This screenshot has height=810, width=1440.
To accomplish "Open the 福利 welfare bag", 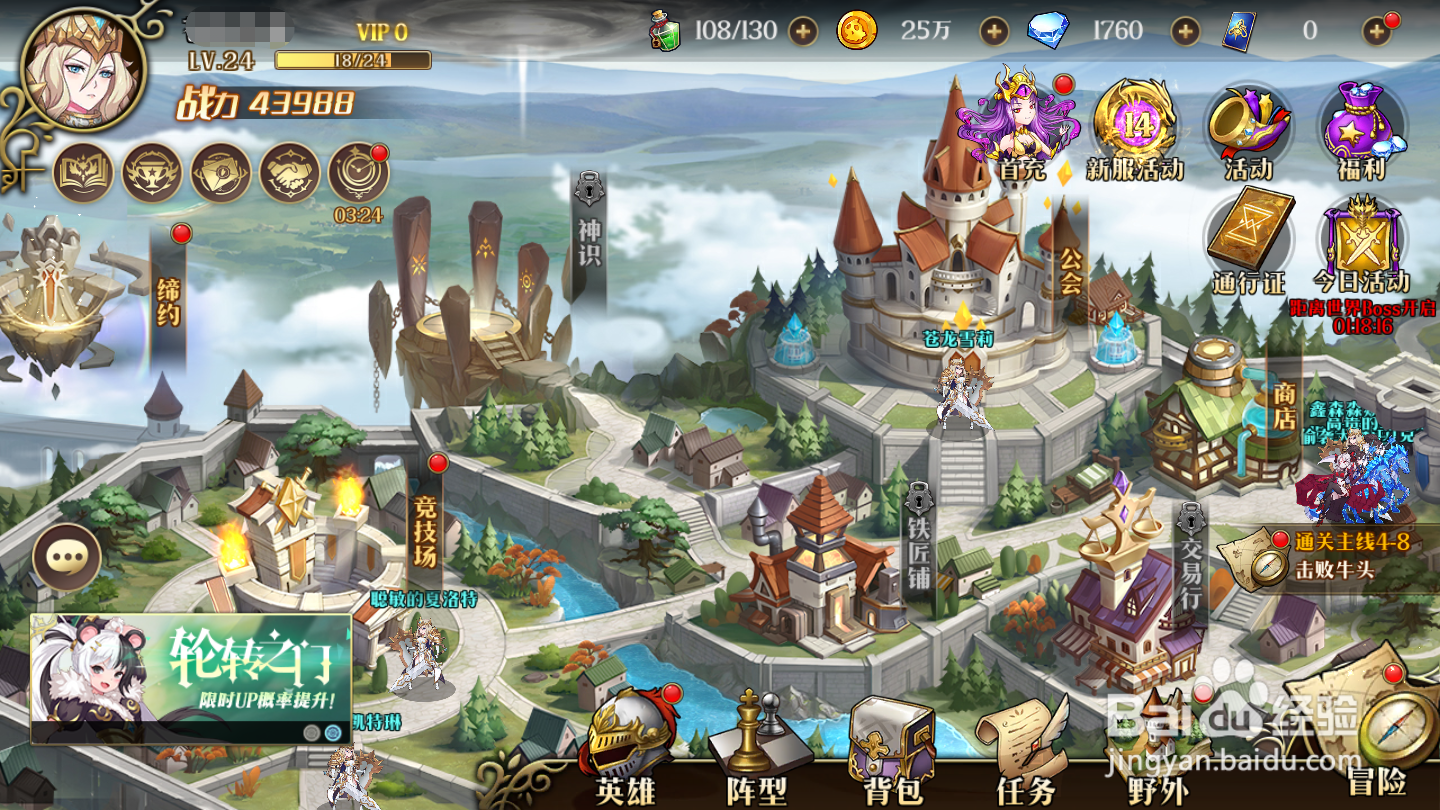I will click(1360, 130).
